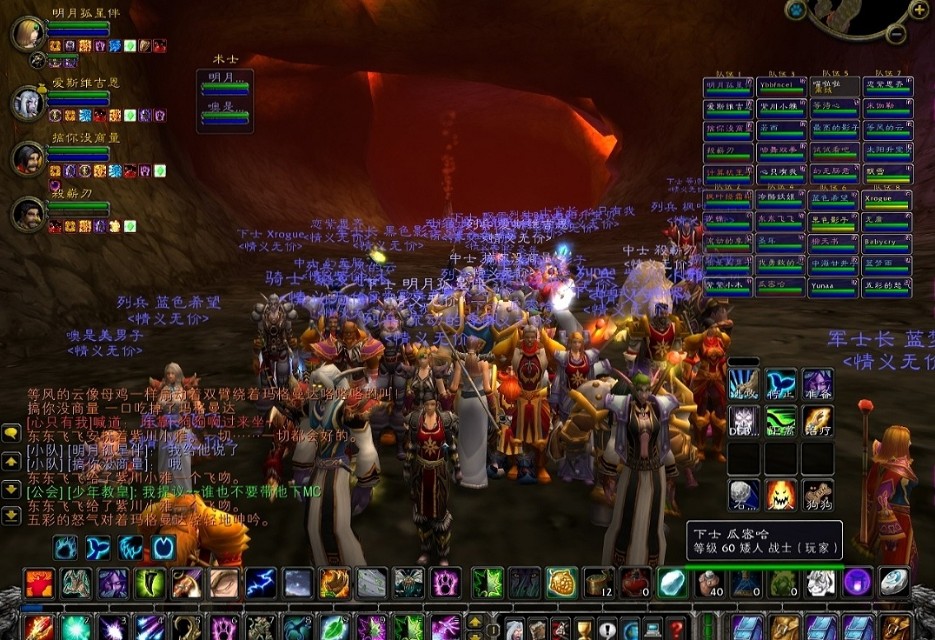The width and height of the screenshot is (935, 640).
Task: Click the purple orb action bar slot
Action: [x=857, y=583]
